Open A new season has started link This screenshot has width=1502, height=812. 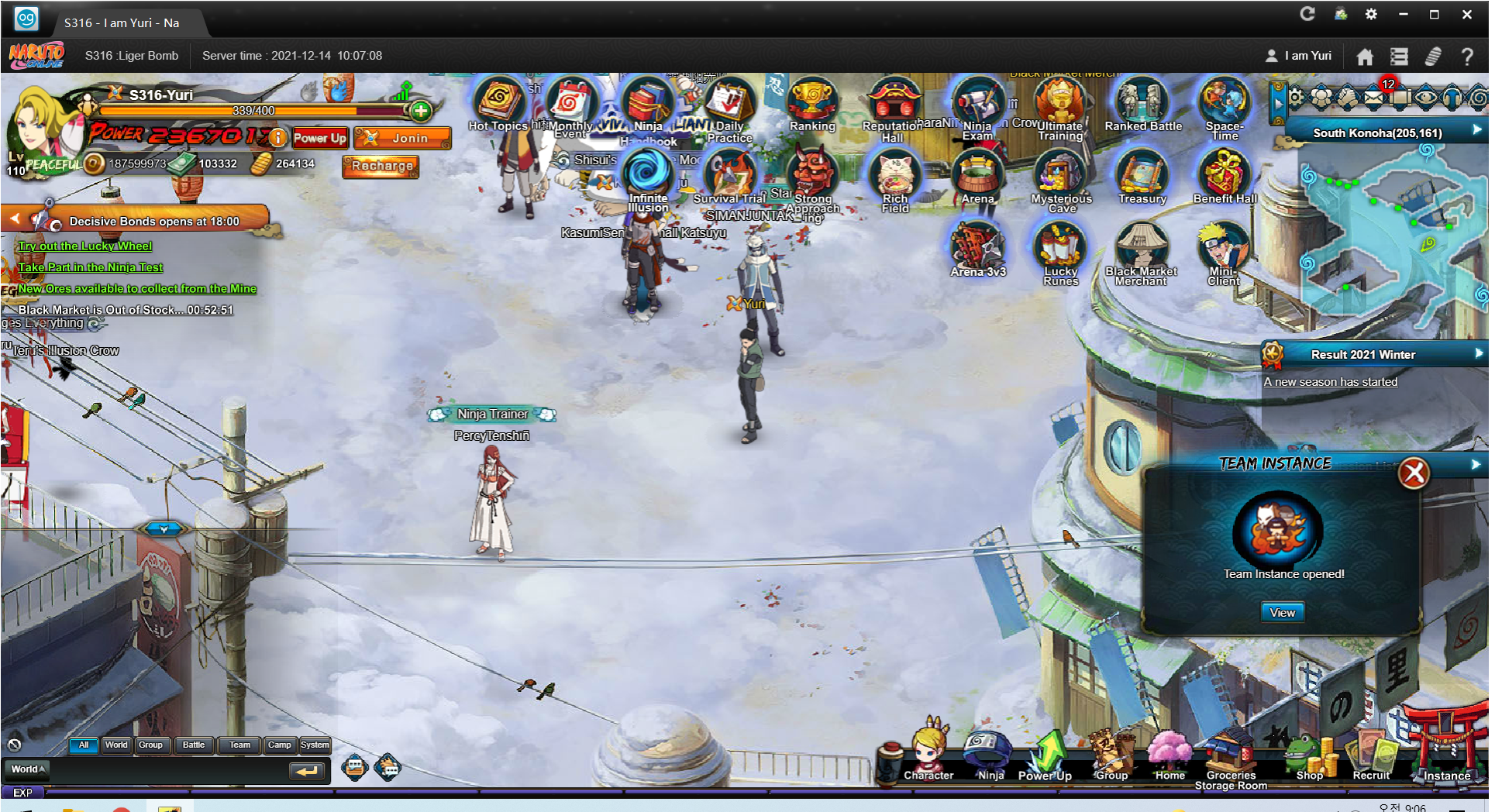[1331, 382]
